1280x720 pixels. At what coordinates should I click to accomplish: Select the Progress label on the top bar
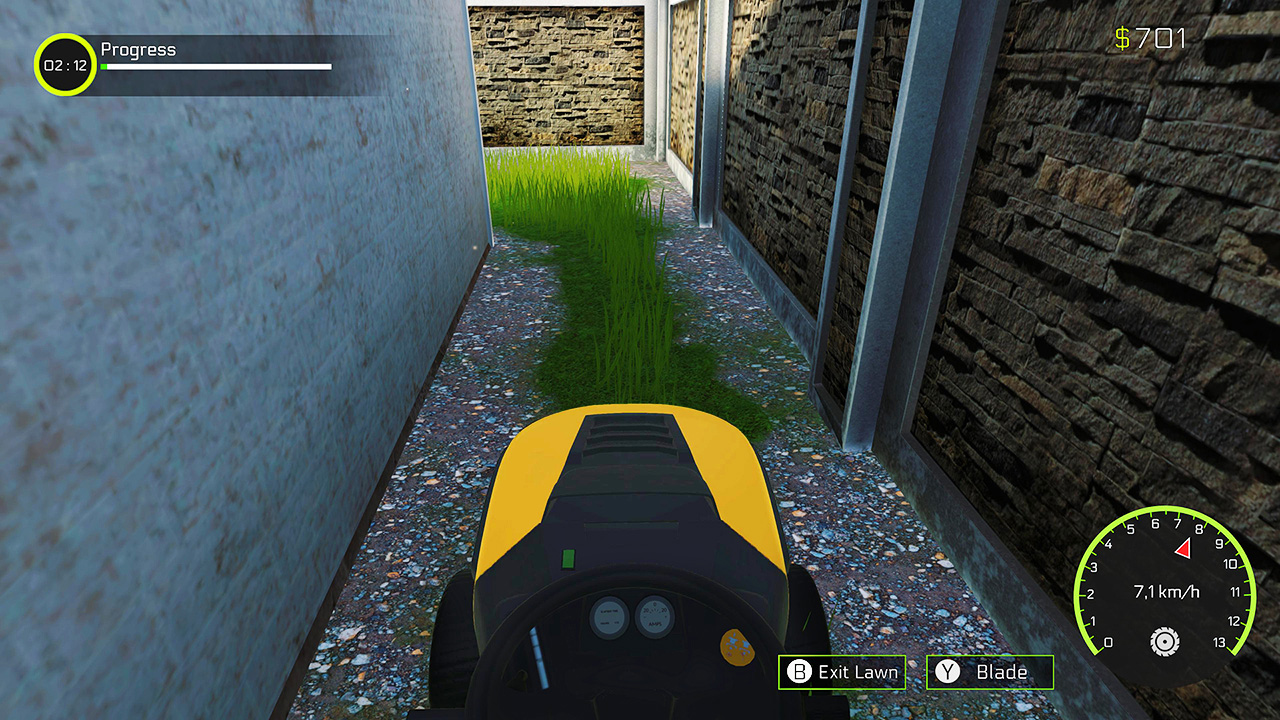click(138, 48)
